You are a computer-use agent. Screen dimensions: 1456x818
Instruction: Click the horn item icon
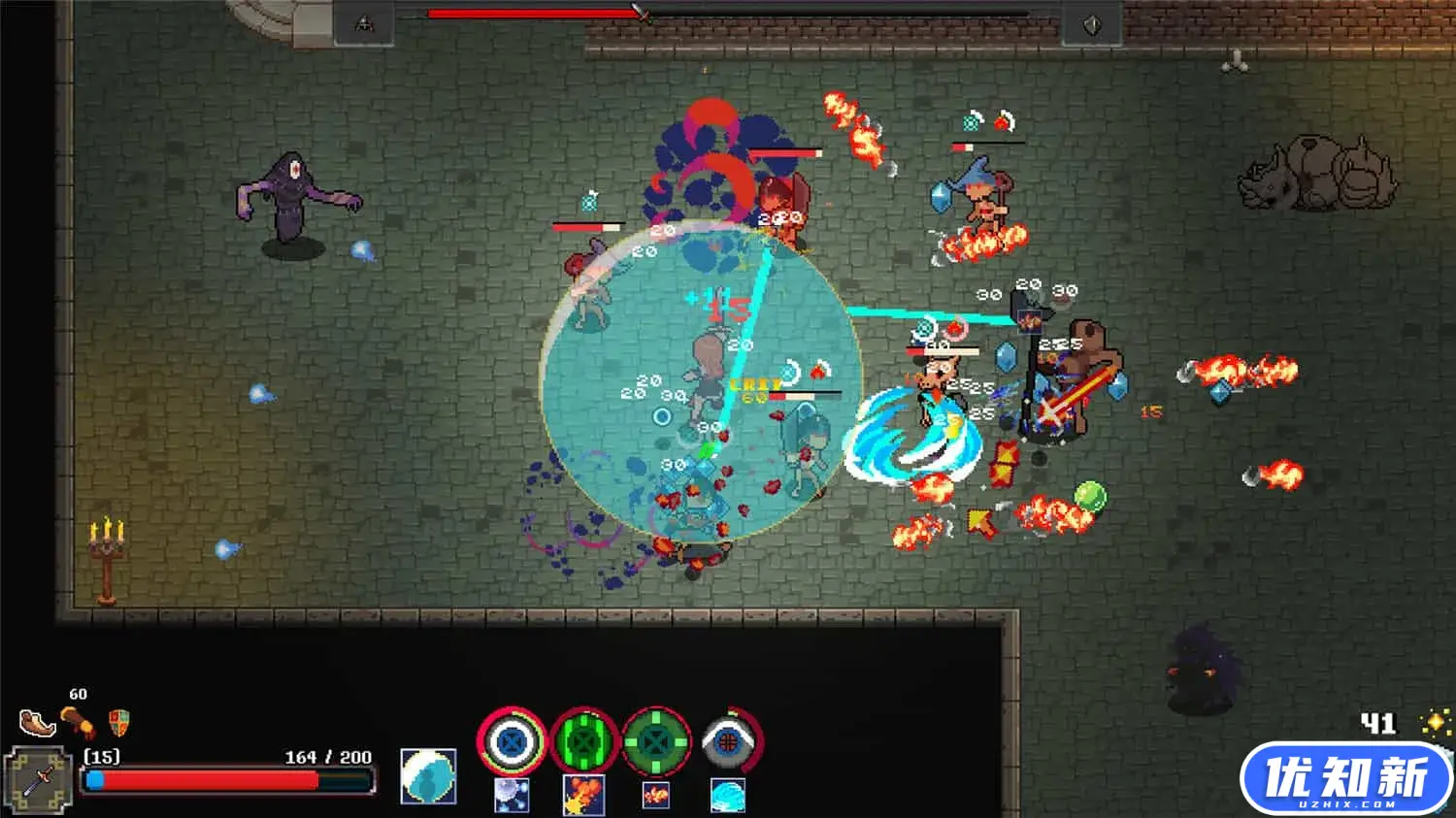coord(37,723)
